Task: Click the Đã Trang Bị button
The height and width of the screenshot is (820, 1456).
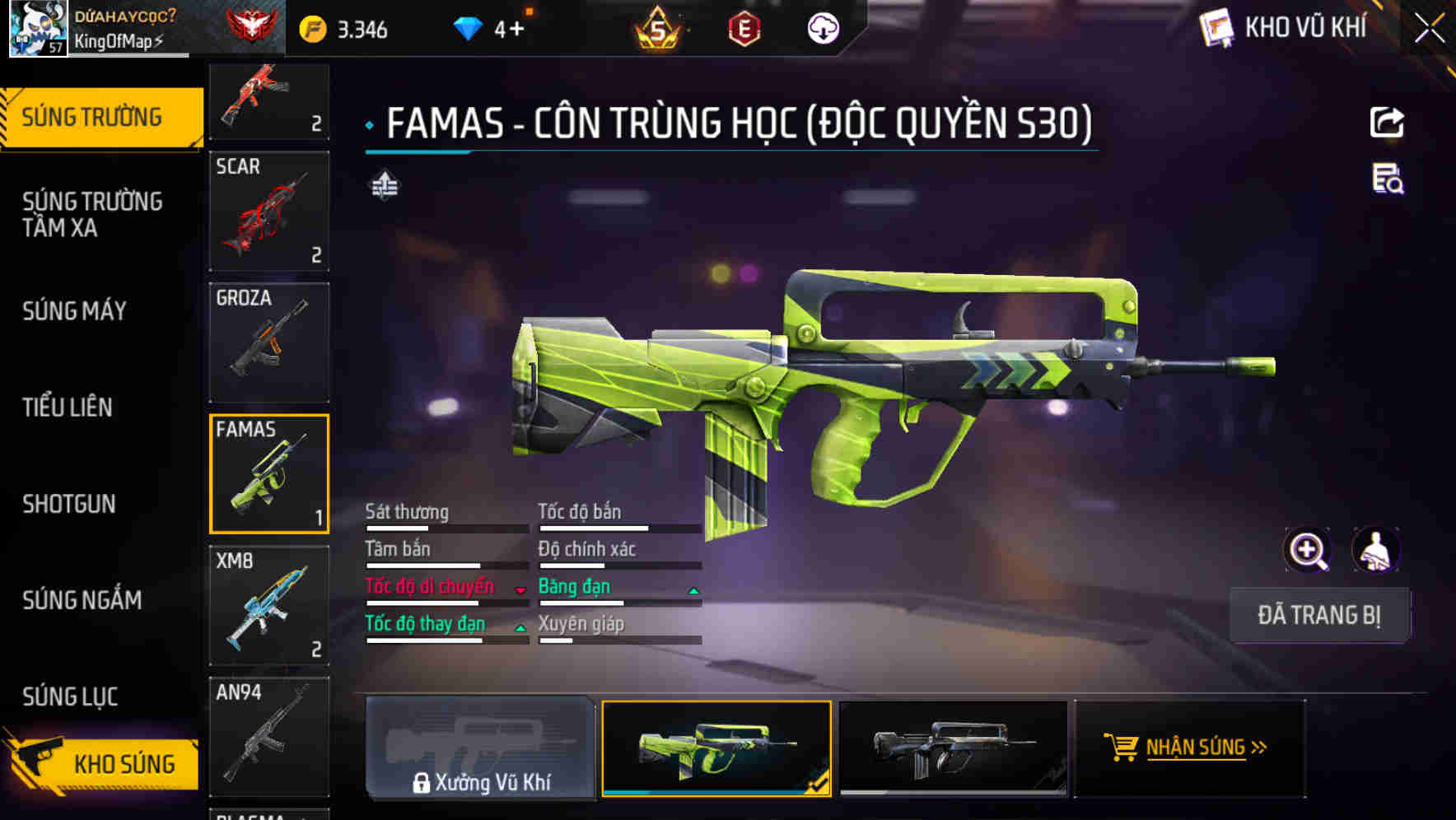Action: click(x=1318, y=615)
